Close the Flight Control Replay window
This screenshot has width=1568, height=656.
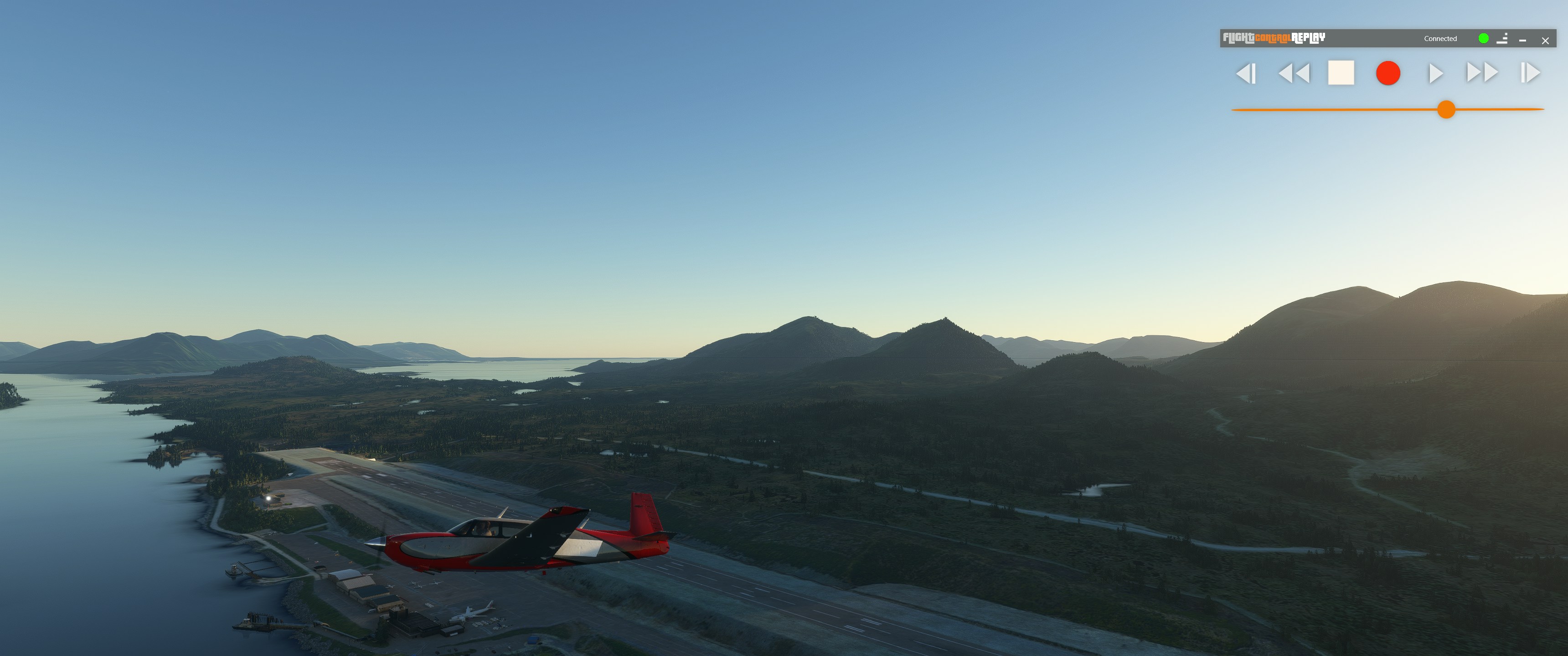(x=1545, y=41)
